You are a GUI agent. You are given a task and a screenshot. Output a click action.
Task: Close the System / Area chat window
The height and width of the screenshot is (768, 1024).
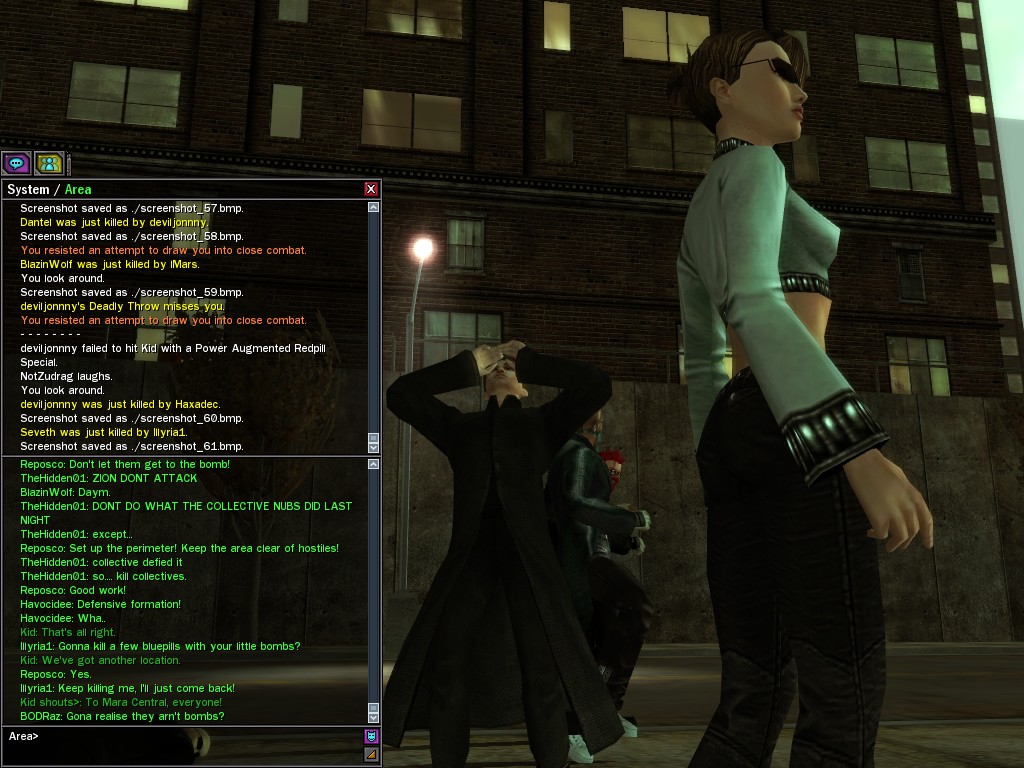[x=371, y=189]
